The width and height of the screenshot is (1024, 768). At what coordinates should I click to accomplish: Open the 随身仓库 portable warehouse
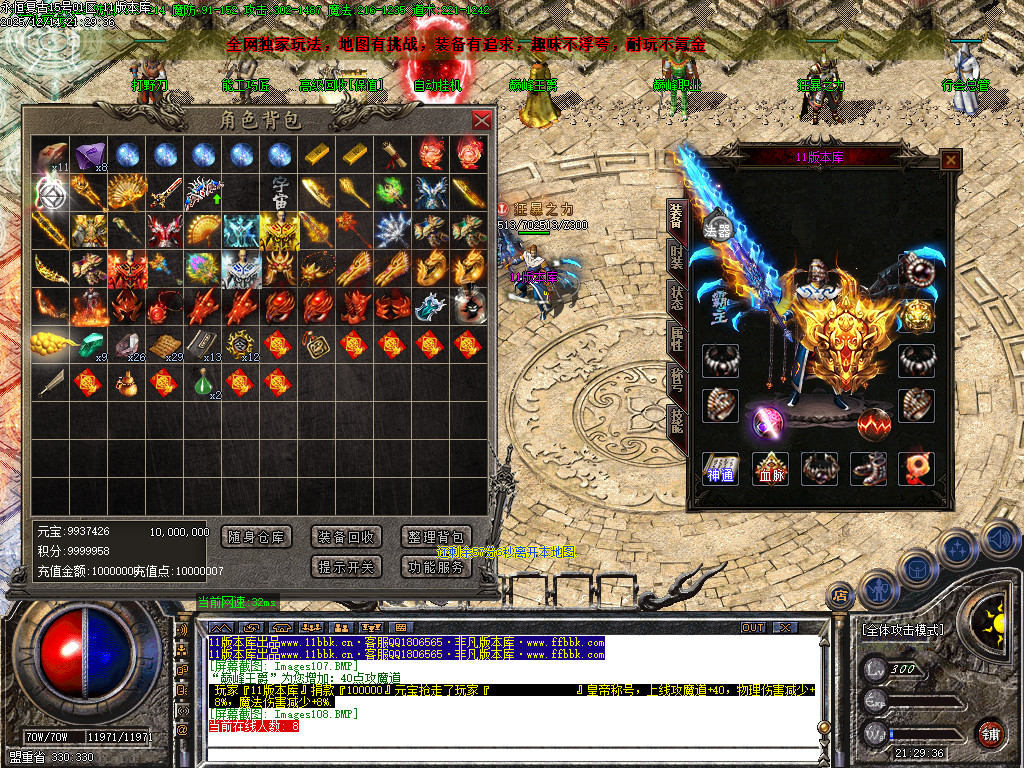click(x=256, y=537)
